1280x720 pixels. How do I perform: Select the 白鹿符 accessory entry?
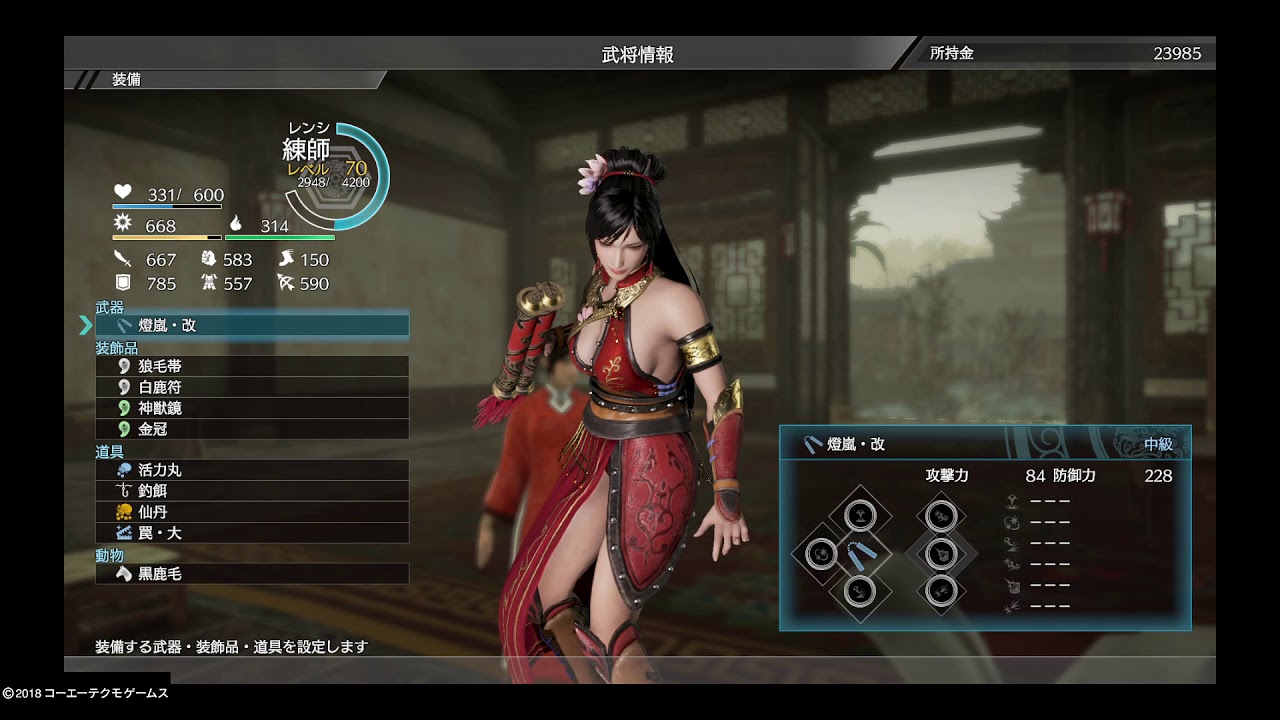[252, 387]
